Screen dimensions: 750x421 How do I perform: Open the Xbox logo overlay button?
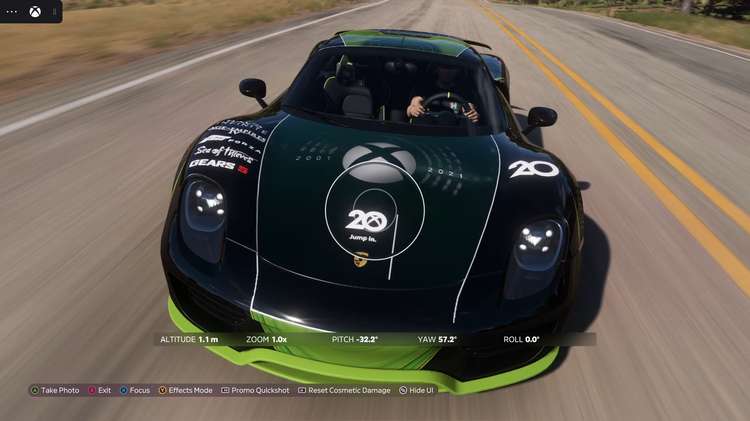coord(36,12)
